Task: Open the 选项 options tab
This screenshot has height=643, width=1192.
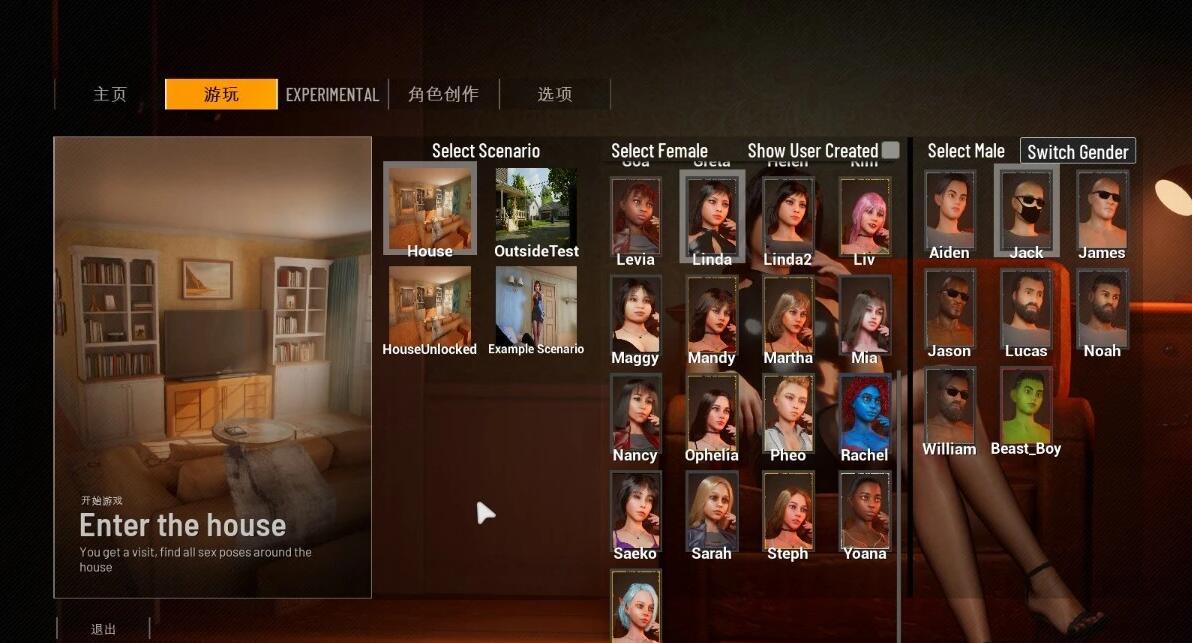Action: pyautogui.click(x=555, y=94)
